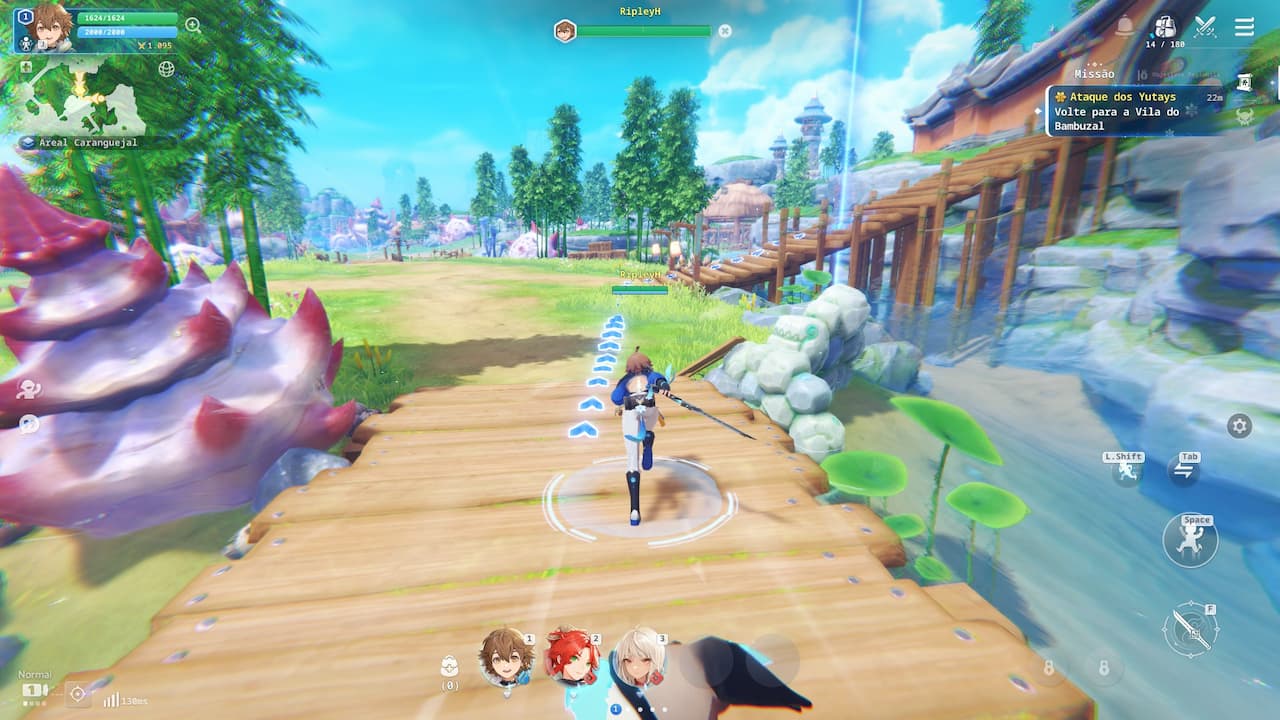
Task: Activate the L.Shift dash button
Action: tap(1127, 471)
